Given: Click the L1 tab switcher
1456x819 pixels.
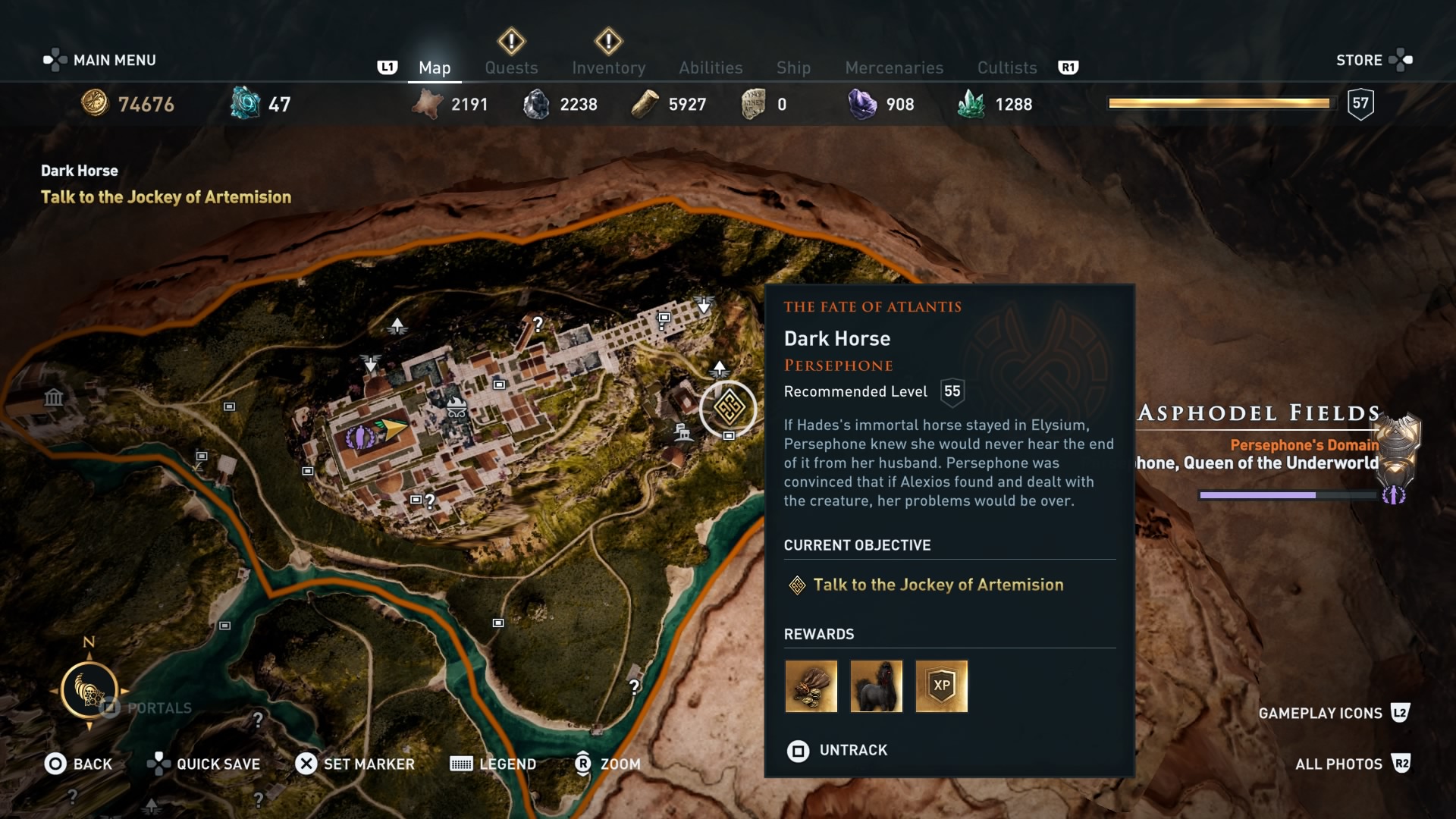Looking at the screenshot, I should click(x=388, y=67).
